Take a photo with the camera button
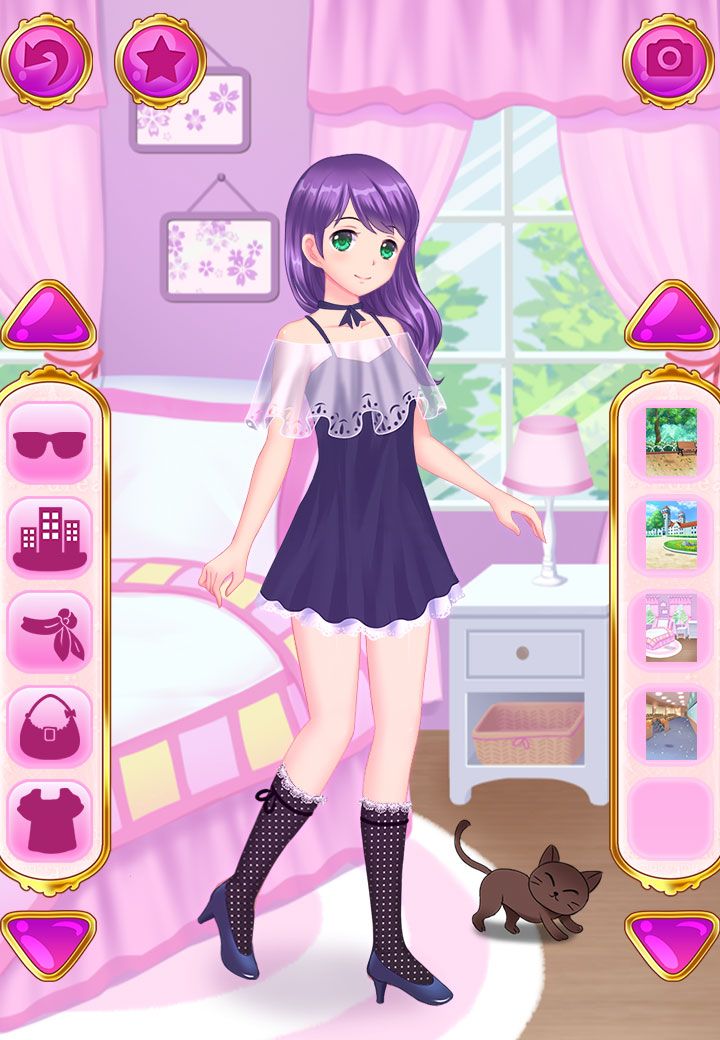Image resolution: width=720 pixels, height=1040 pixels. [668, 59]
